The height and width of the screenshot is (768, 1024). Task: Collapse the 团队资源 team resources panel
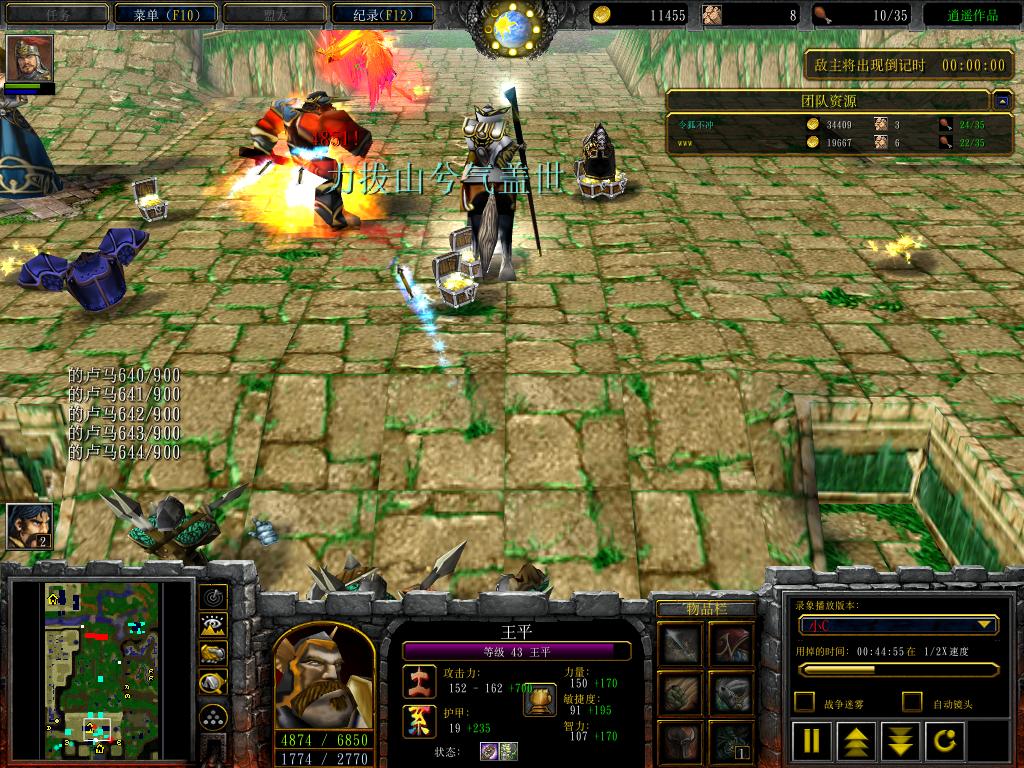[x=1001, y=100]
